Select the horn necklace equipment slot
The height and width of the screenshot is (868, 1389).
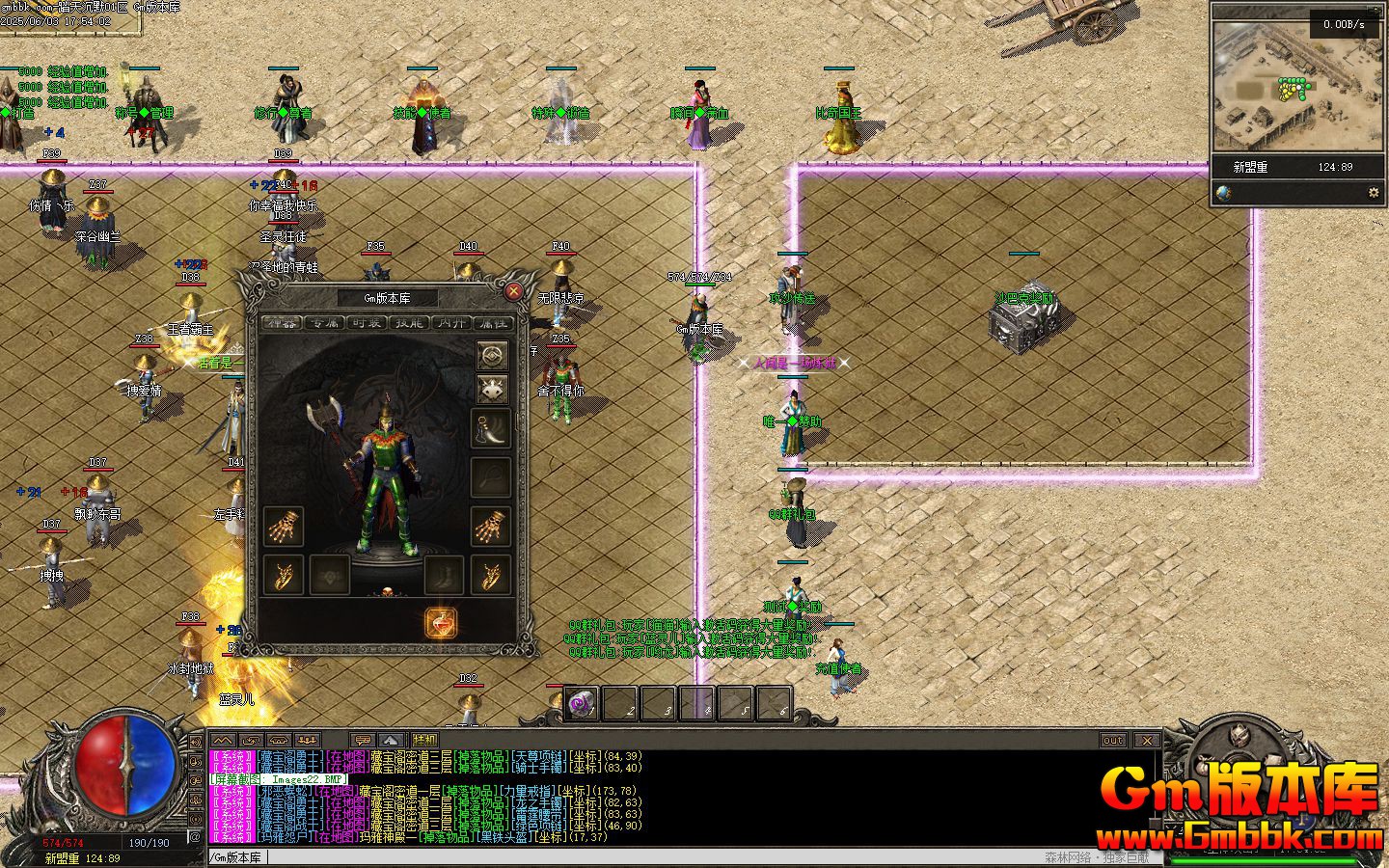(x=491, y=429)
